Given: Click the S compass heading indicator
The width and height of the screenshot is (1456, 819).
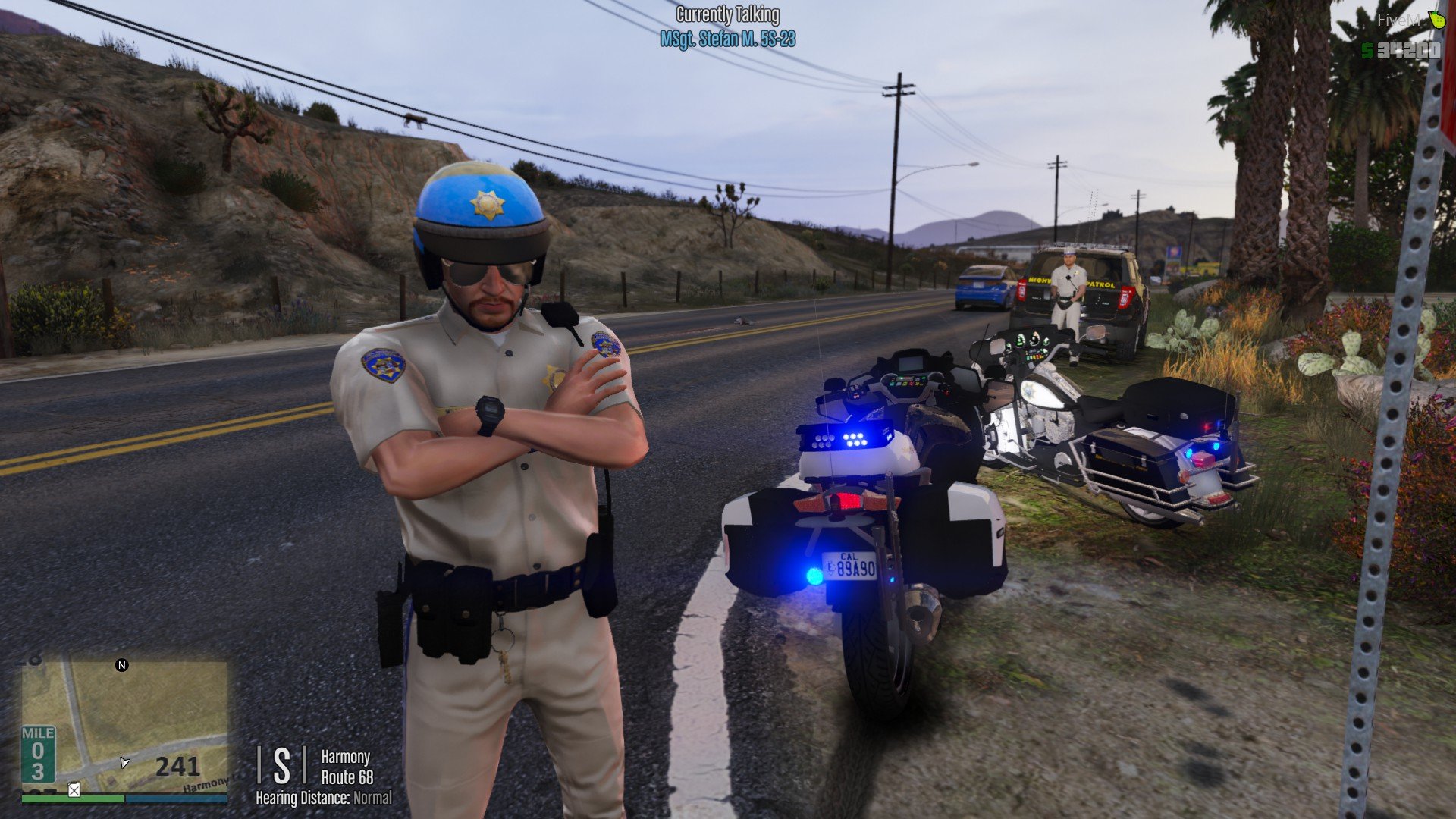Looking at the screenshot, I should tap(281, 766).
